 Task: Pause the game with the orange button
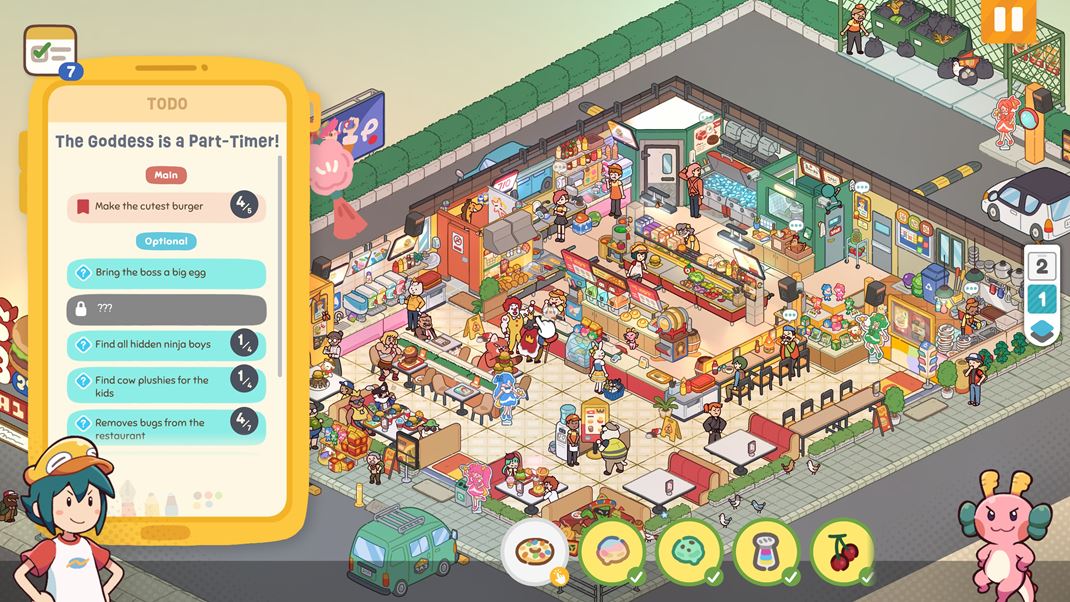[x=1008, y=20]
